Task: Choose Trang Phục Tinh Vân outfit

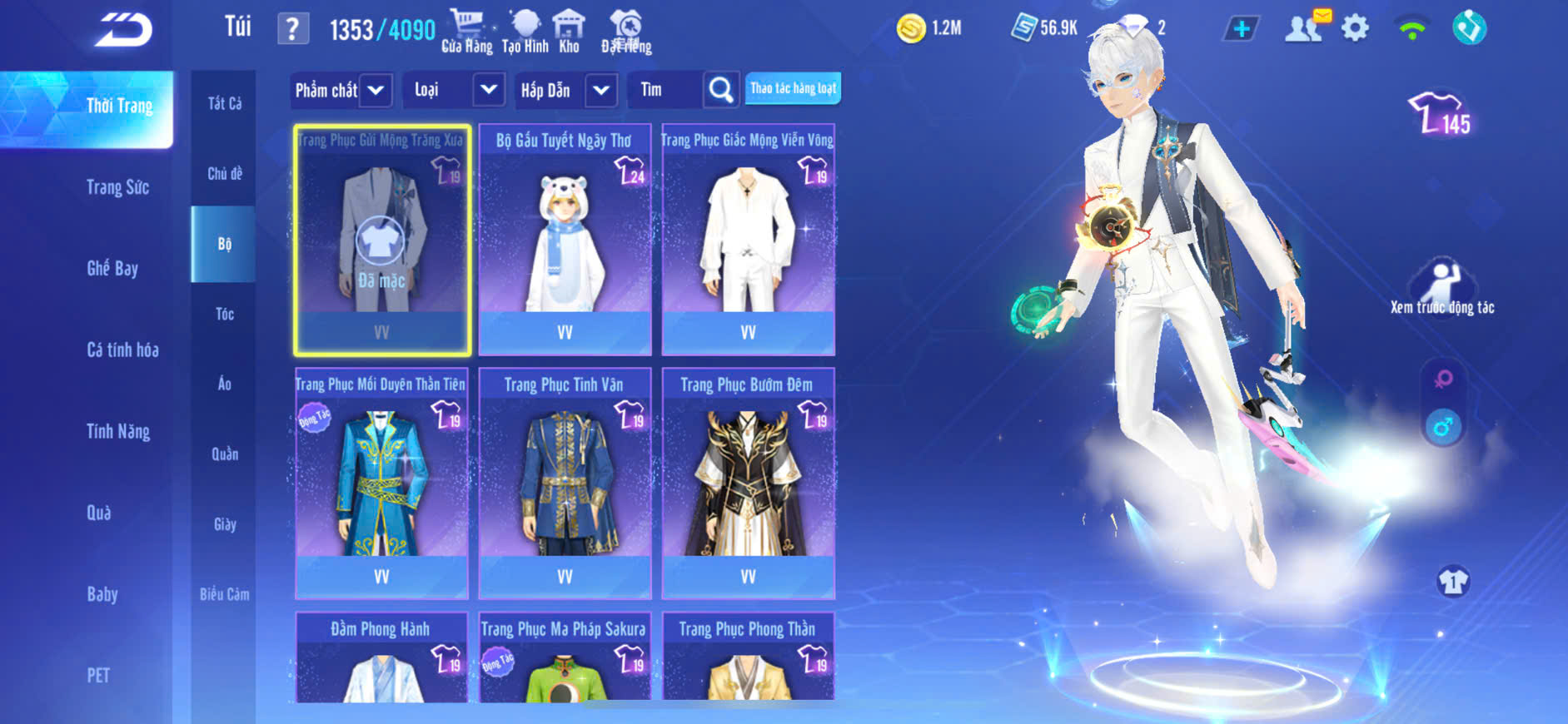Action: [x=565, y=483]
